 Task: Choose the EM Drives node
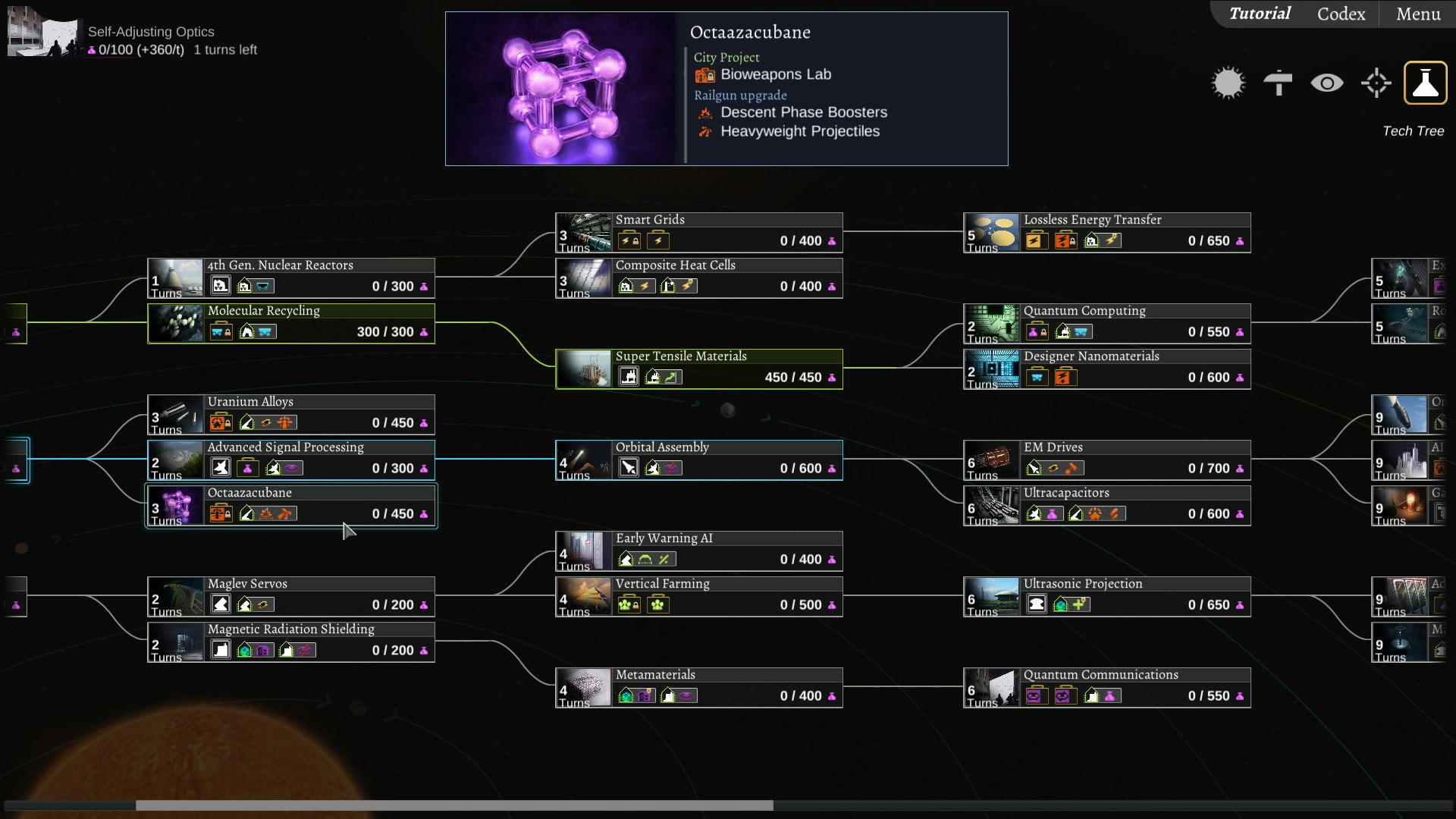(1106, 460)
